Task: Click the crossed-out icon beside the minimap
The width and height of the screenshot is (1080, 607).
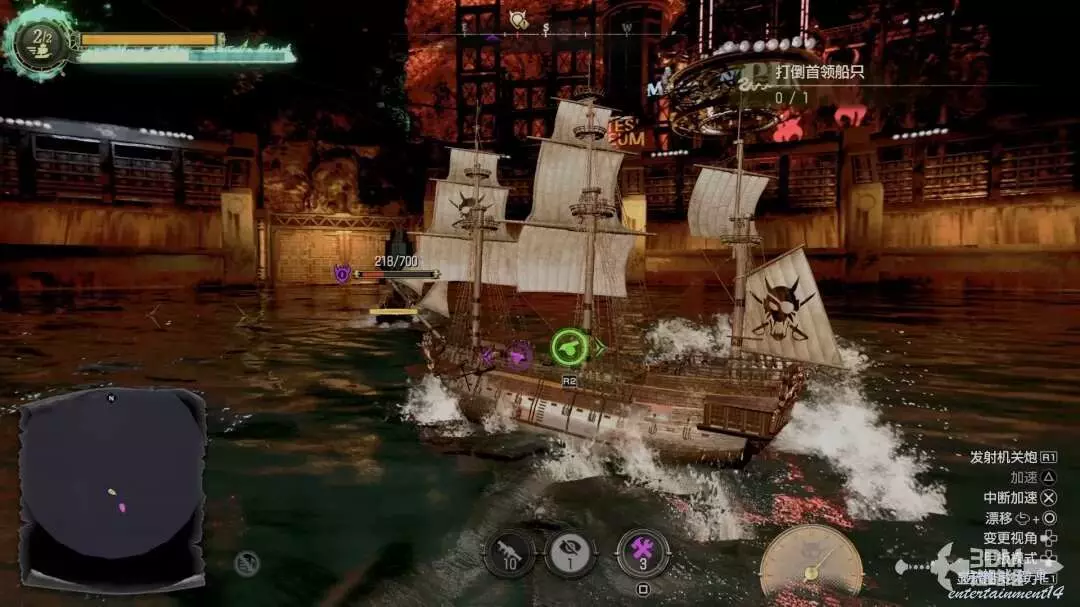Action: 247,563
